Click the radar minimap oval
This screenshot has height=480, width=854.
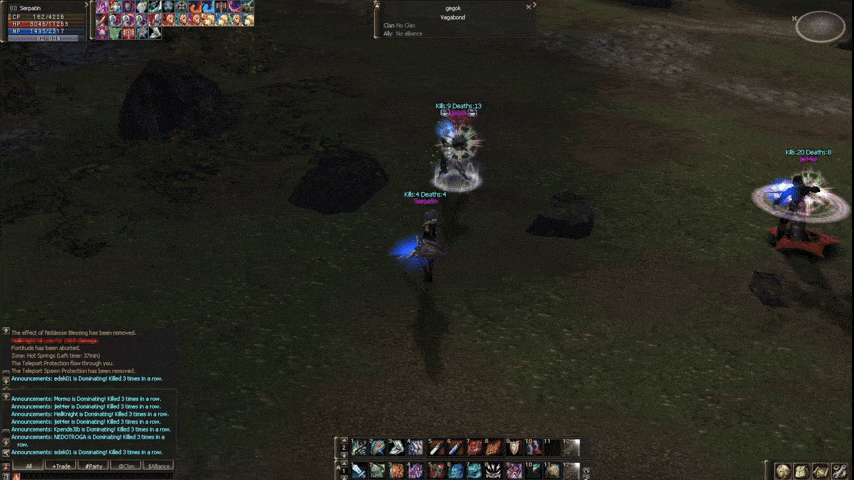point(820,26)
